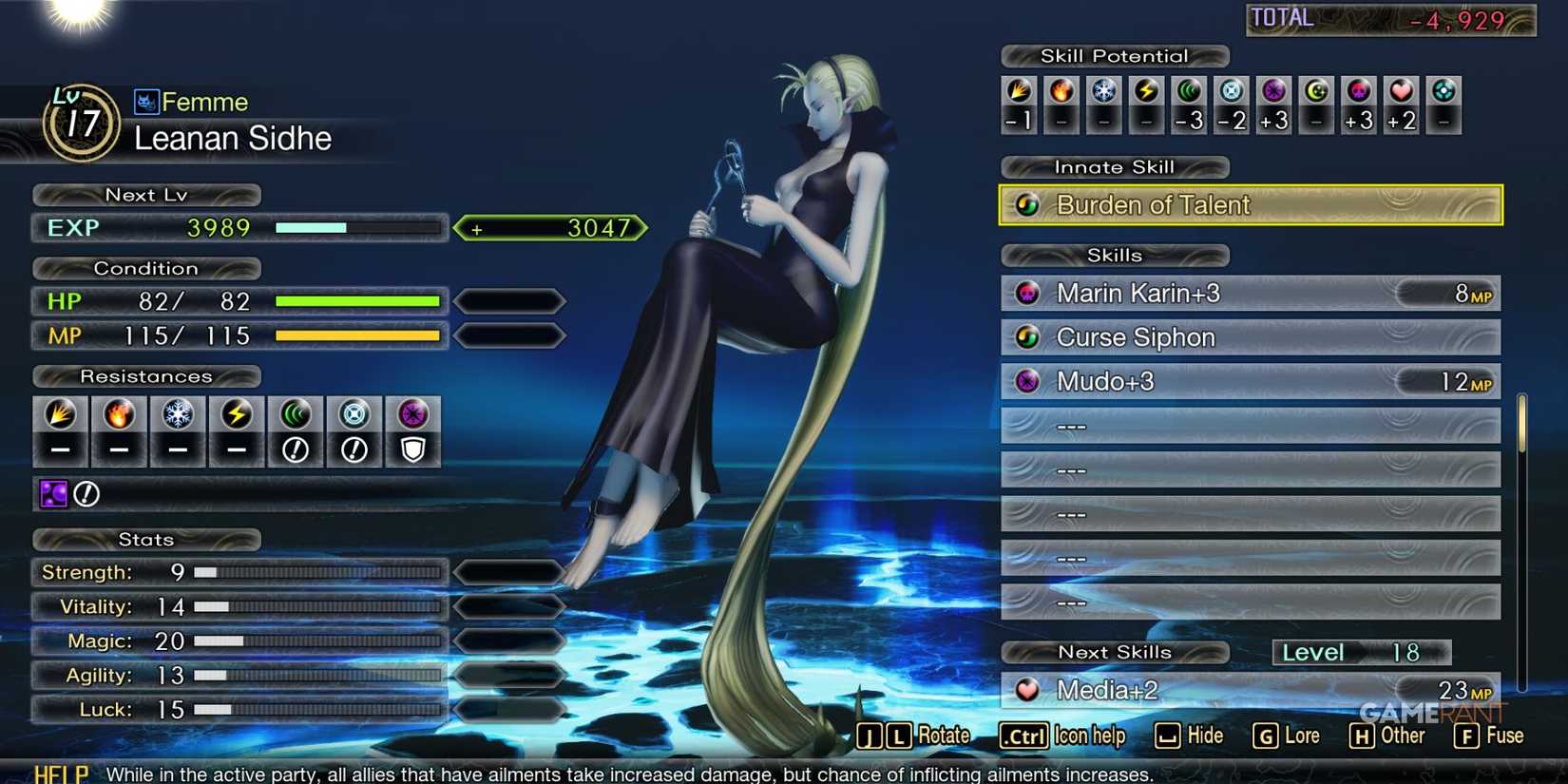Expand the Stats section header

point(146,539)
